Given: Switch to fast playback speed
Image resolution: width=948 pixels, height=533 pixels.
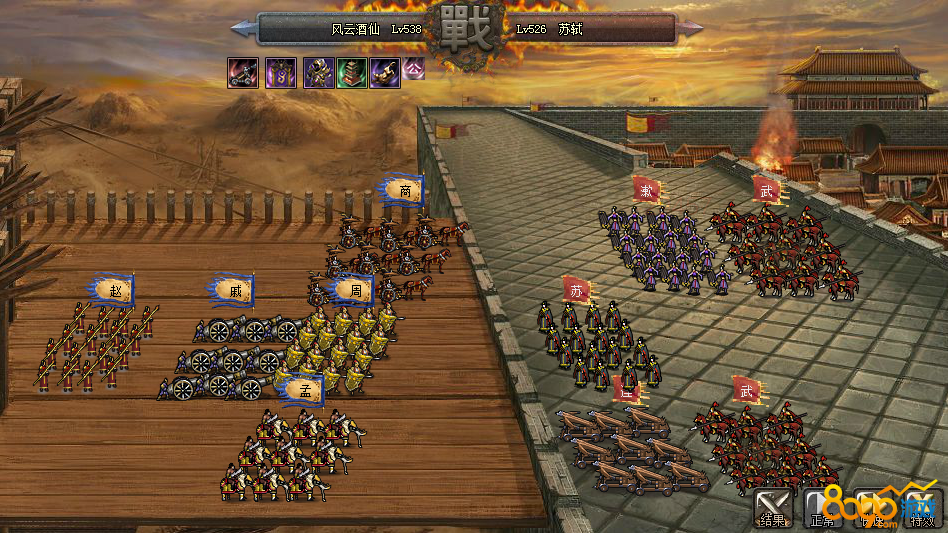Looking at the screenshot, I should [872, 507].
